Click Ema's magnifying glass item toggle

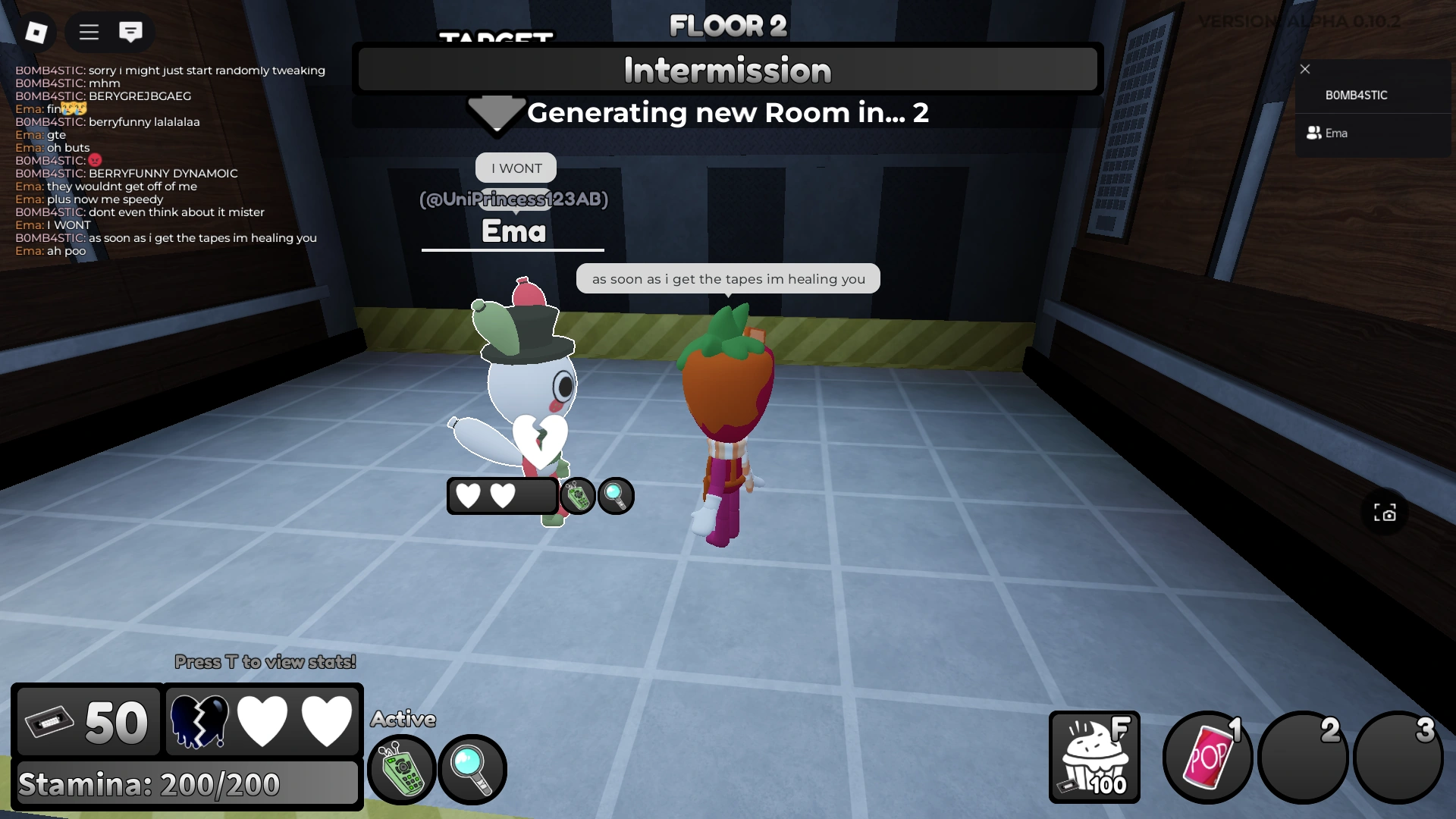coord(615,496)
